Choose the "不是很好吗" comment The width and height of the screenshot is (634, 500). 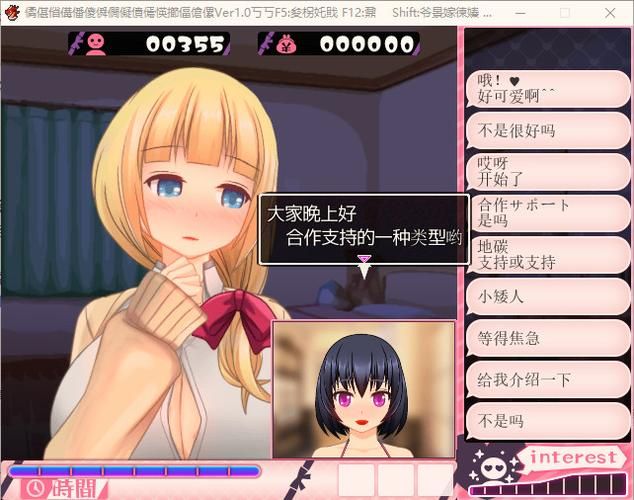(x=547, y=130)
